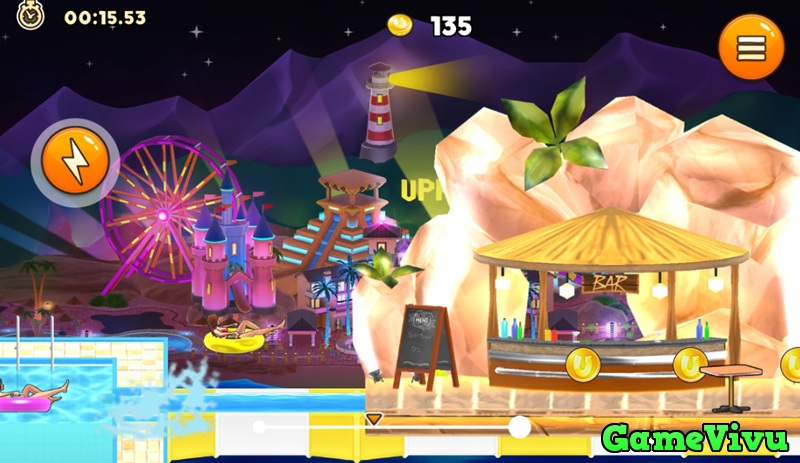Screen dimensions: 800x463
Task: Activate the lightning bolt boost
Action: 75,160
